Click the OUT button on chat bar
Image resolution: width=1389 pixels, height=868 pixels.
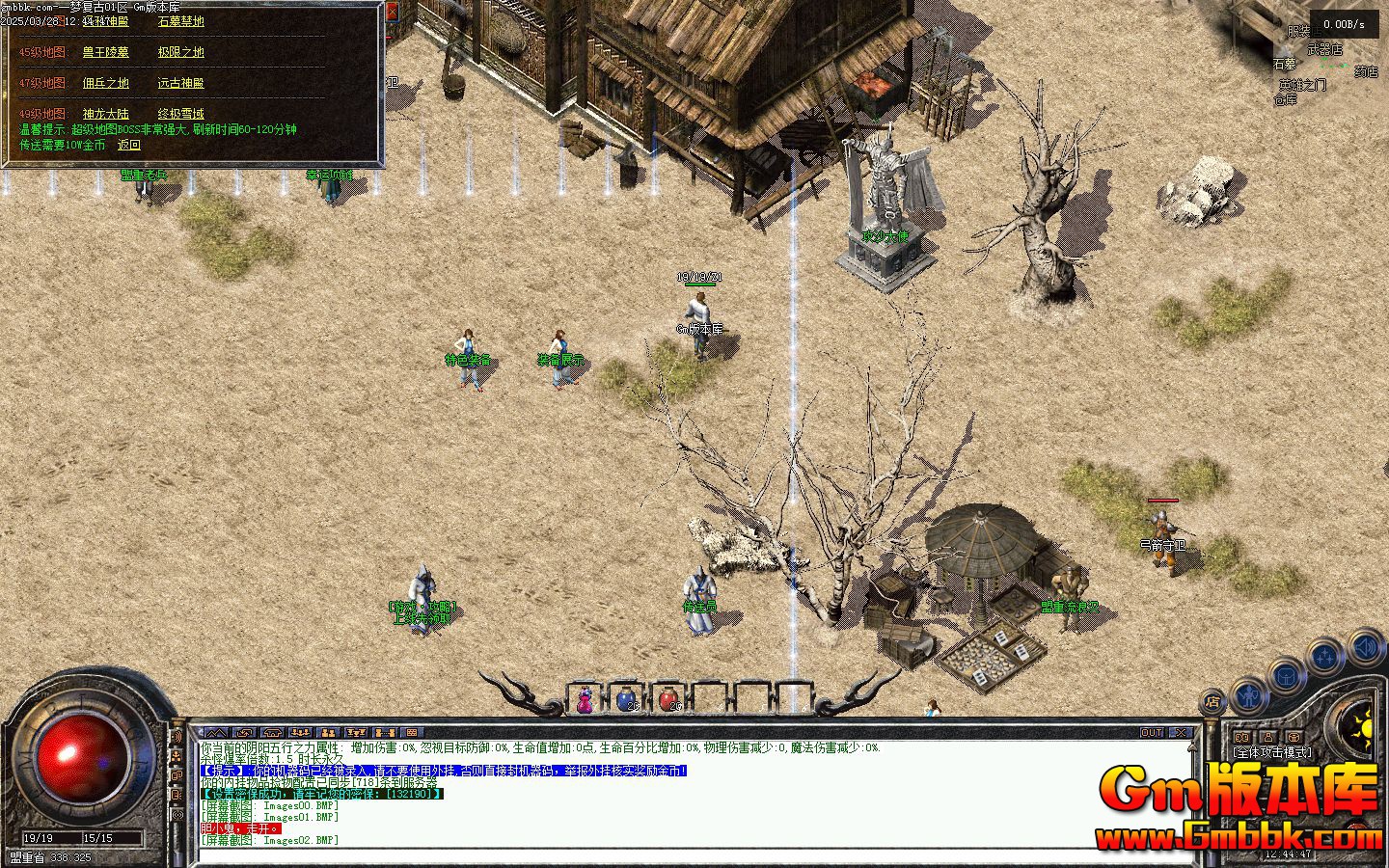1152,733
